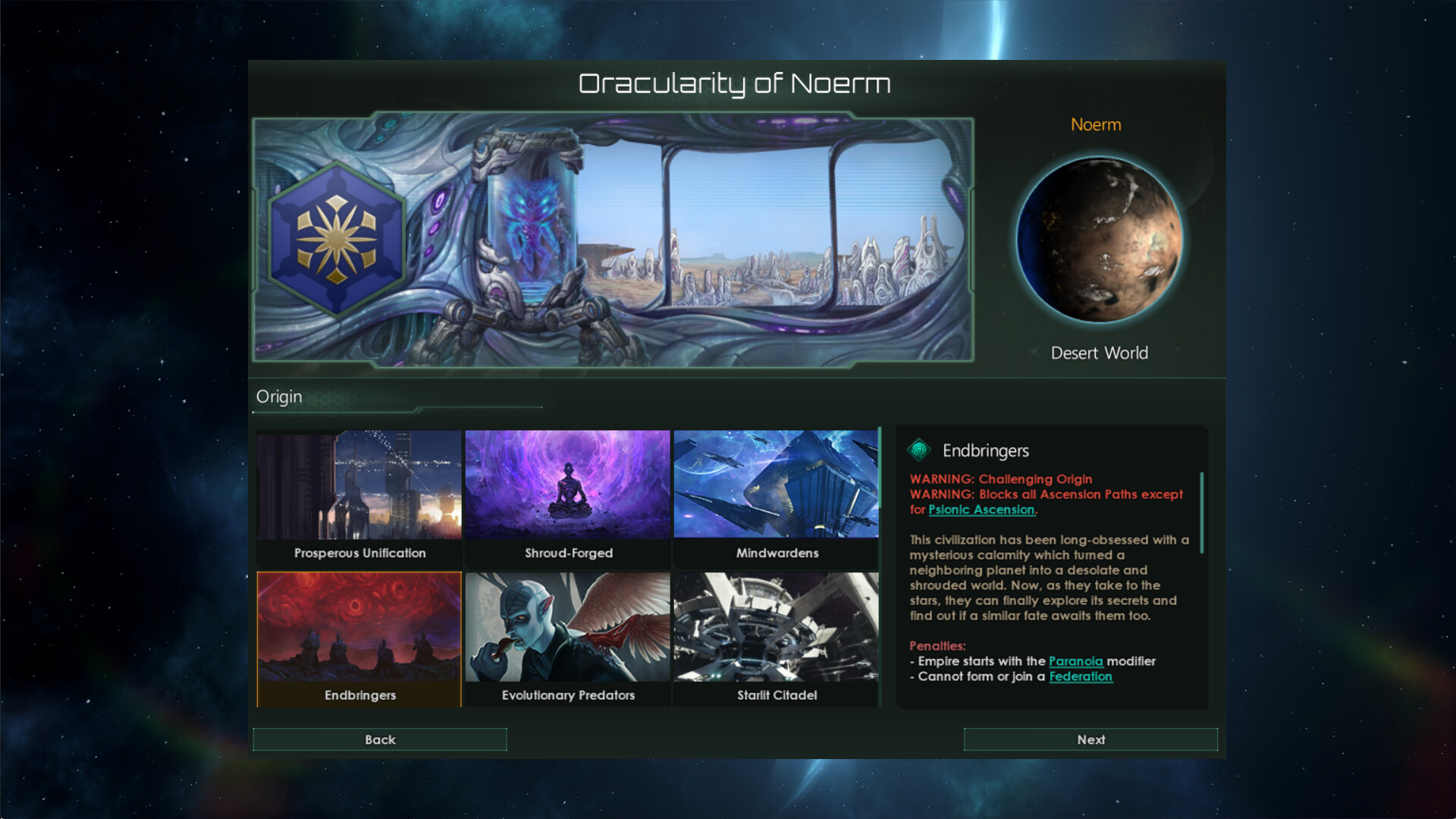Screen dimensions: 1456x819
Task: Open the Desert World planet class selector
Action: pyautogui.click(x=1099, y=353)
